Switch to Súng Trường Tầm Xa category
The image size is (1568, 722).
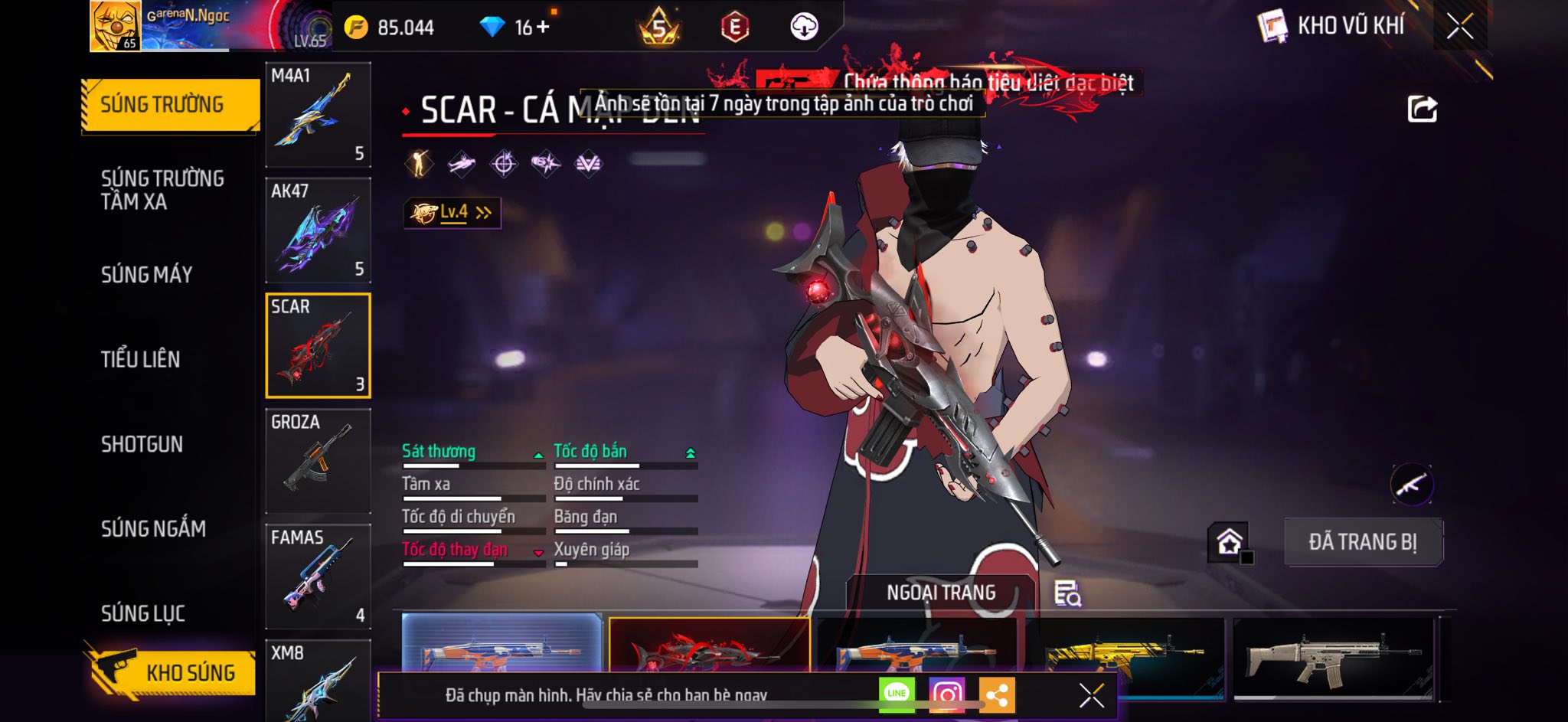pyautogui.click(x=162, y=190)
